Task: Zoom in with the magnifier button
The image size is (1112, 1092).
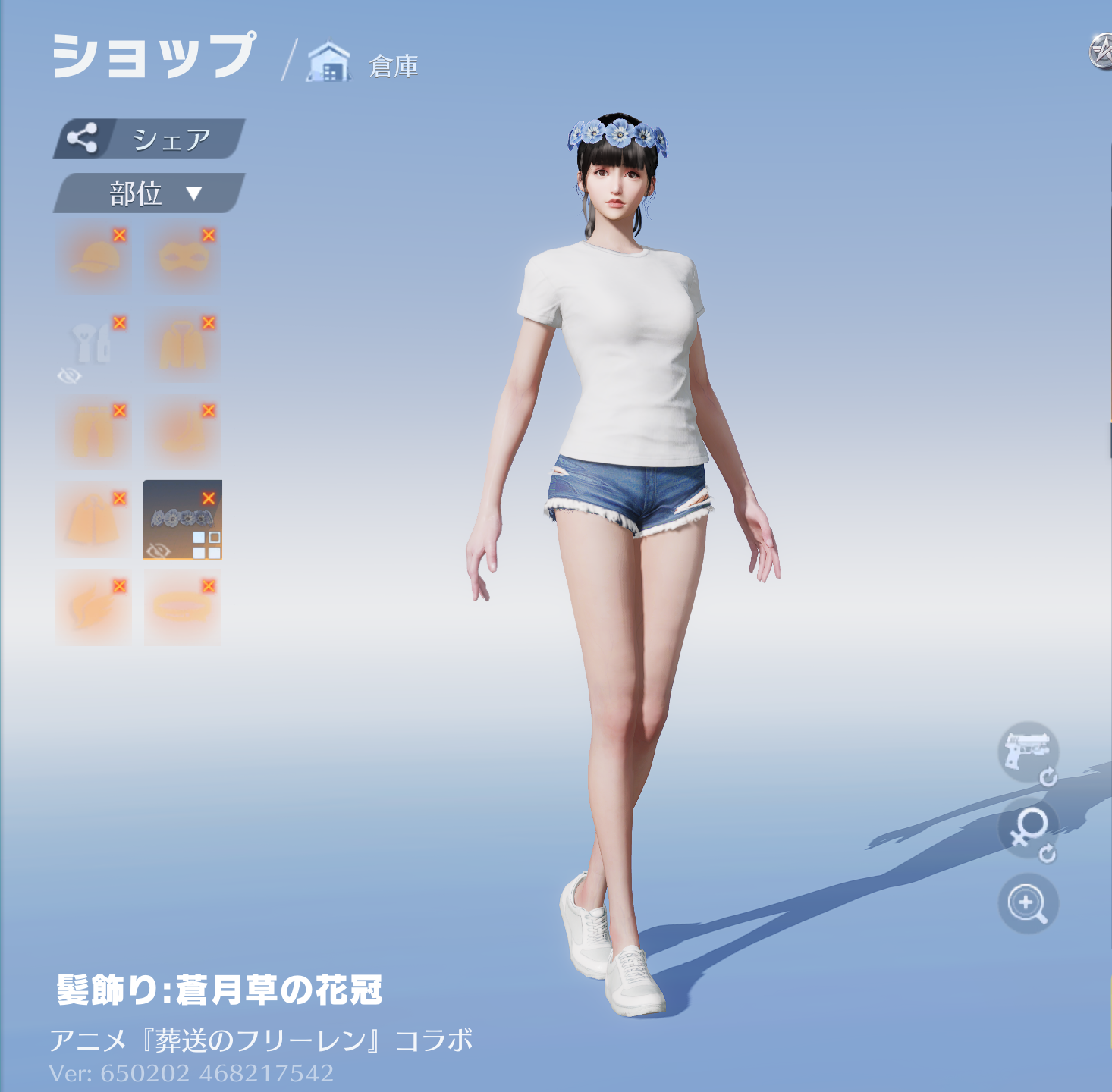Action: pyautogui.click(x=1027, y=904)
